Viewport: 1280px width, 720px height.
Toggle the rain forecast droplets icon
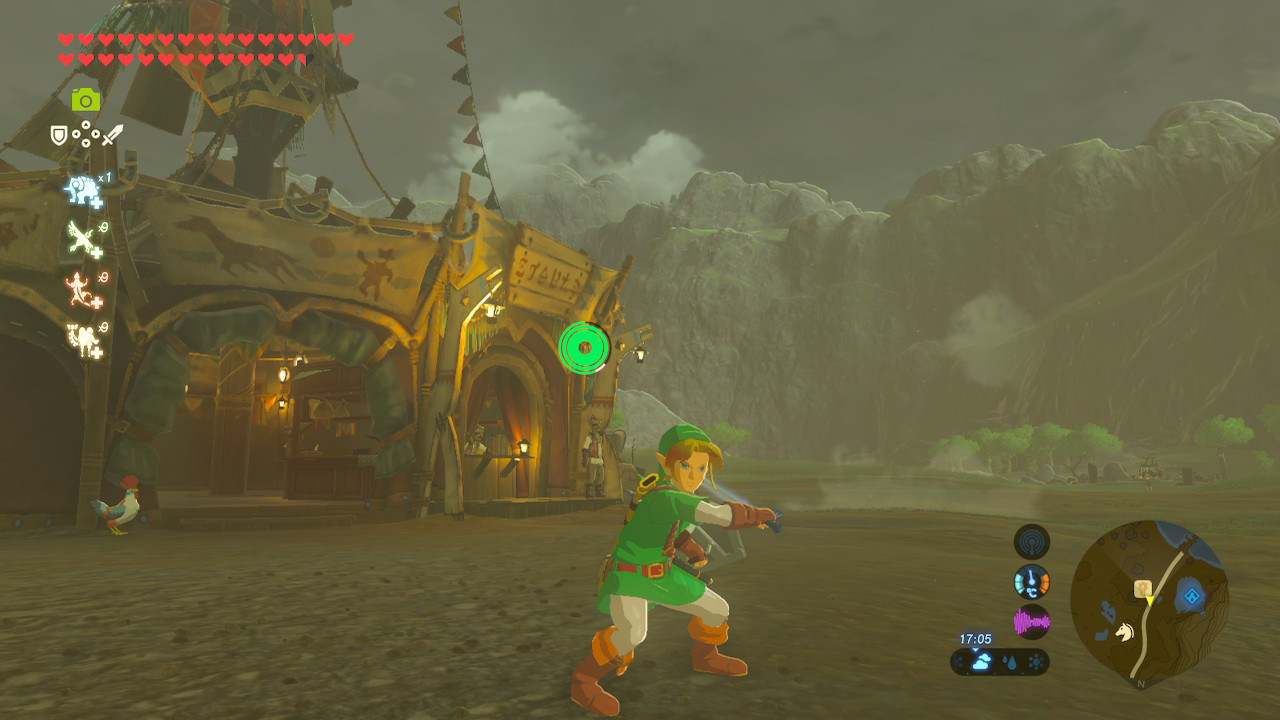(1011, 661)
